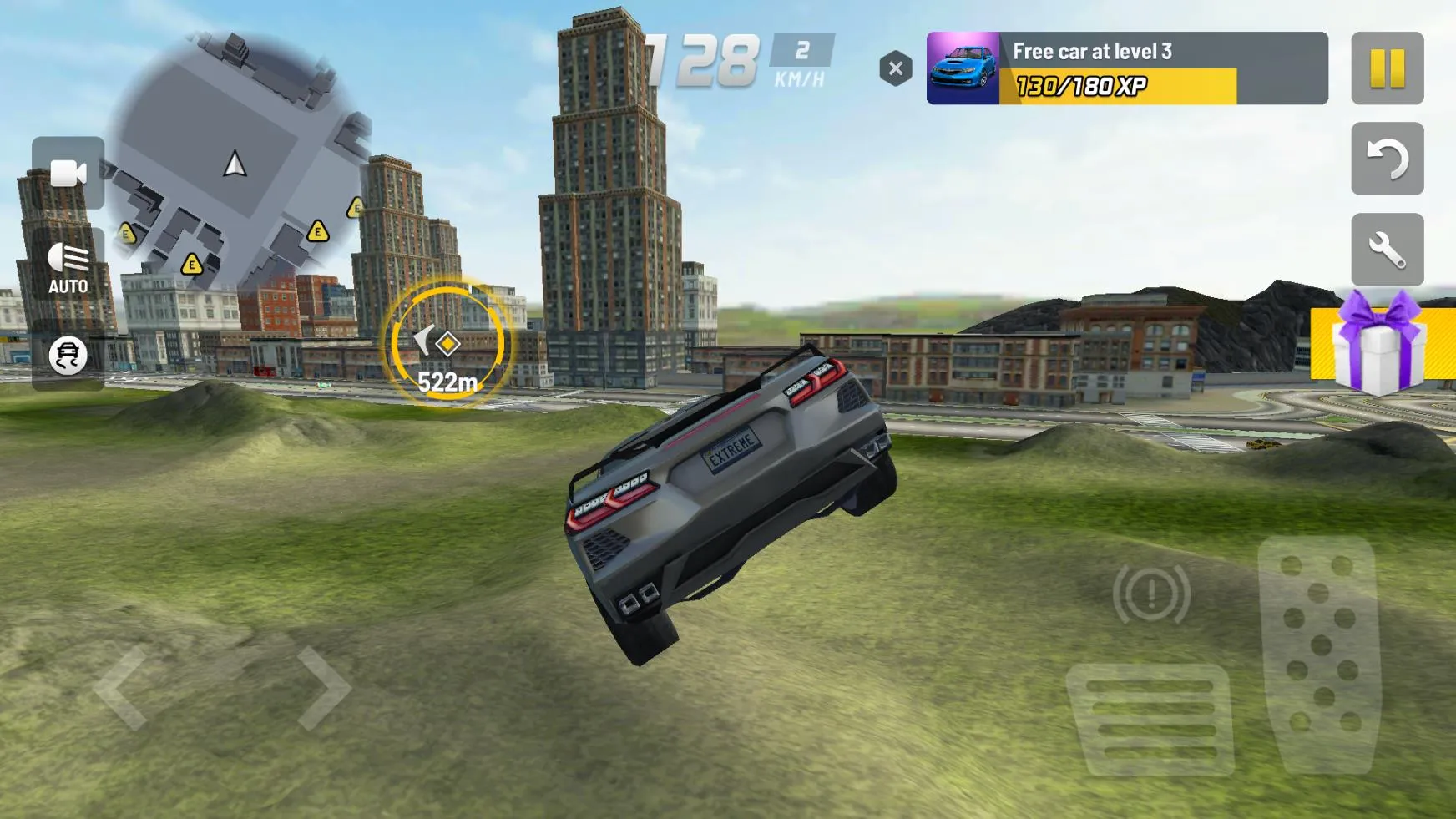Toggle the headlights between AUTO and ON
1456x819 pixels.
pyautogui.click(x=70, y=265)
